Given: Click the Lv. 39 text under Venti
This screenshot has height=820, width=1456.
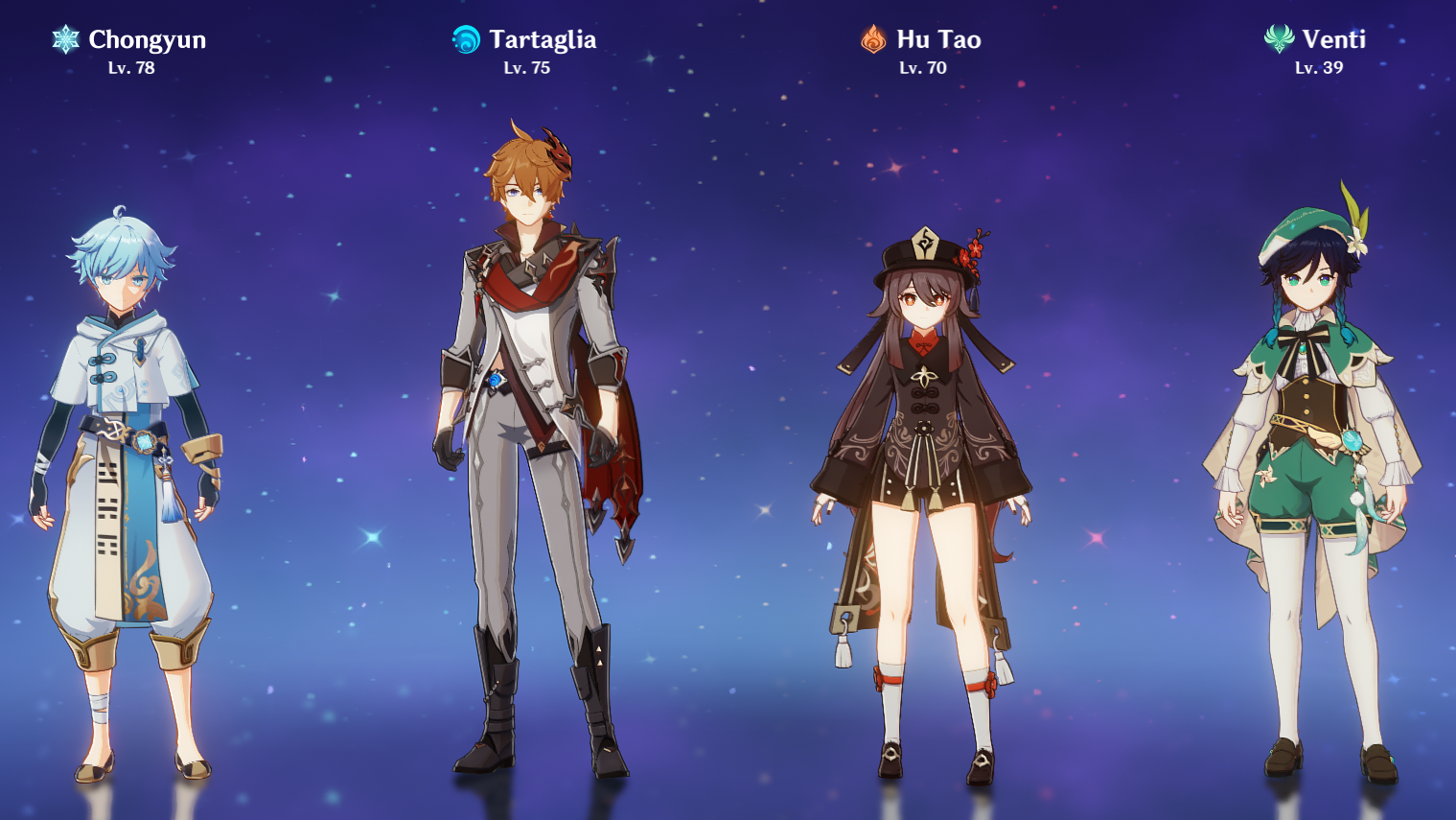Looking at the screenshot, I should [x=1319, y=68].
